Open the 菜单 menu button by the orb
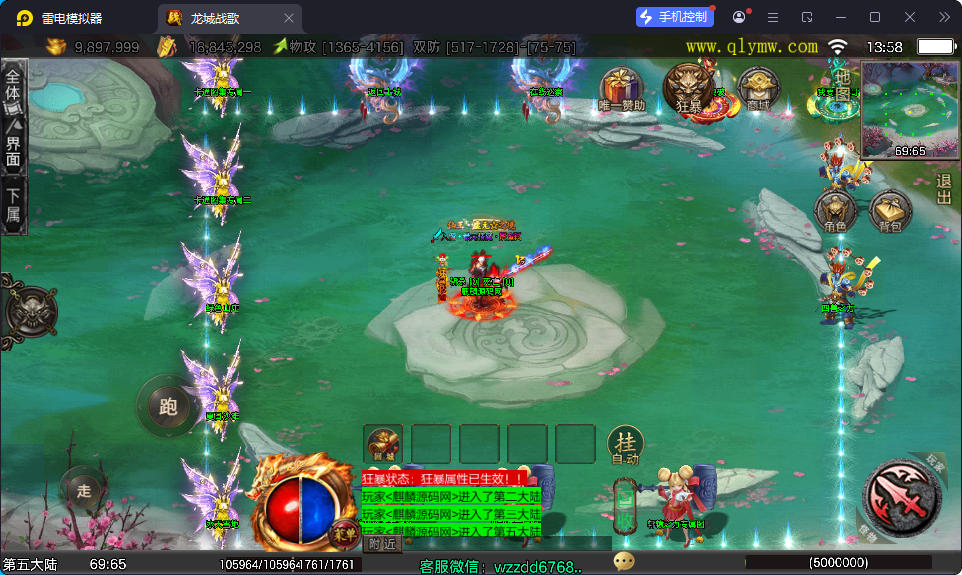962x575 pixels. coord(342,531)
